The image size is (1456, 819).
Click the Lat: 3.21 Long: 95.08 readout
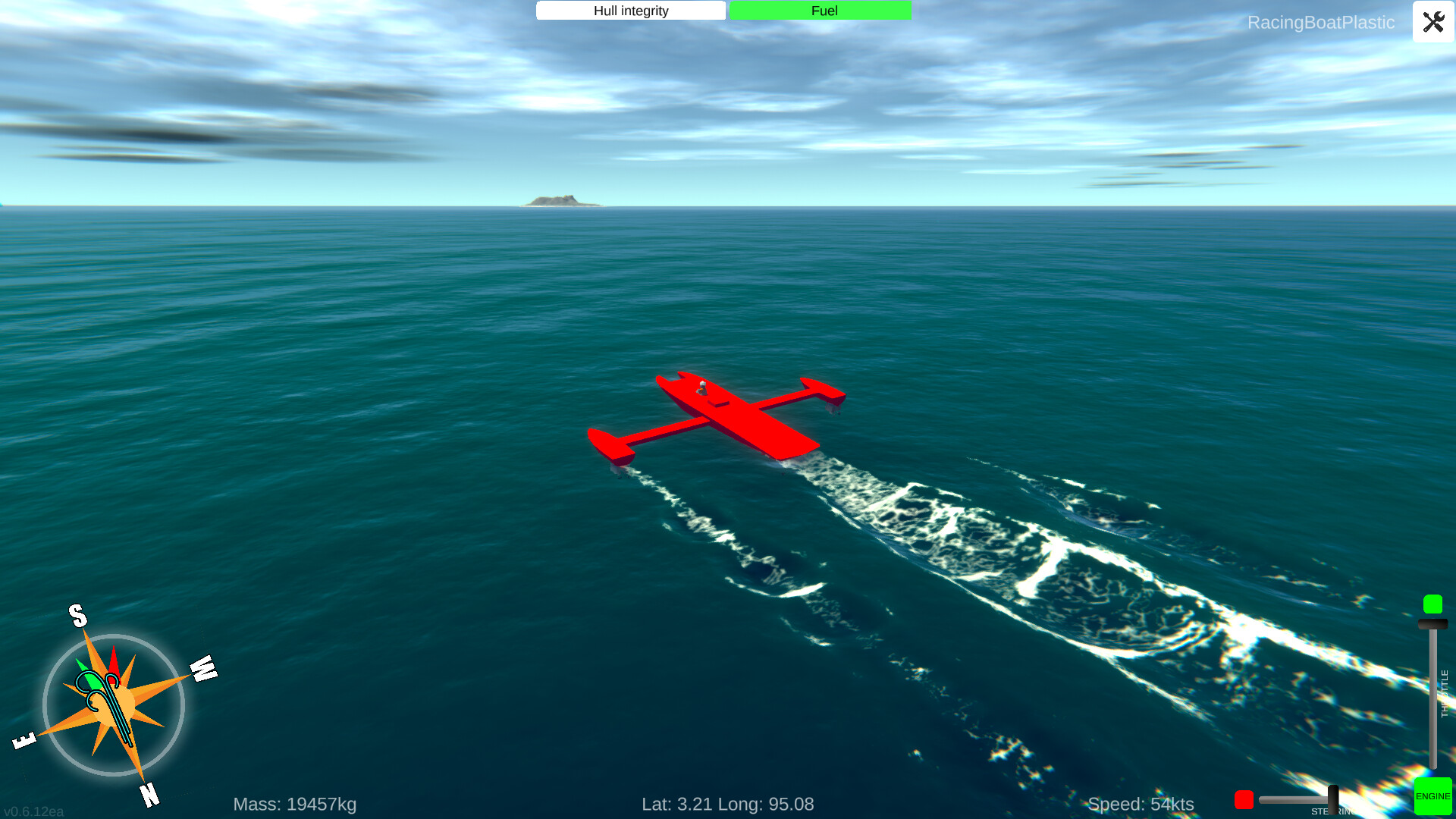tap(728, 803)
